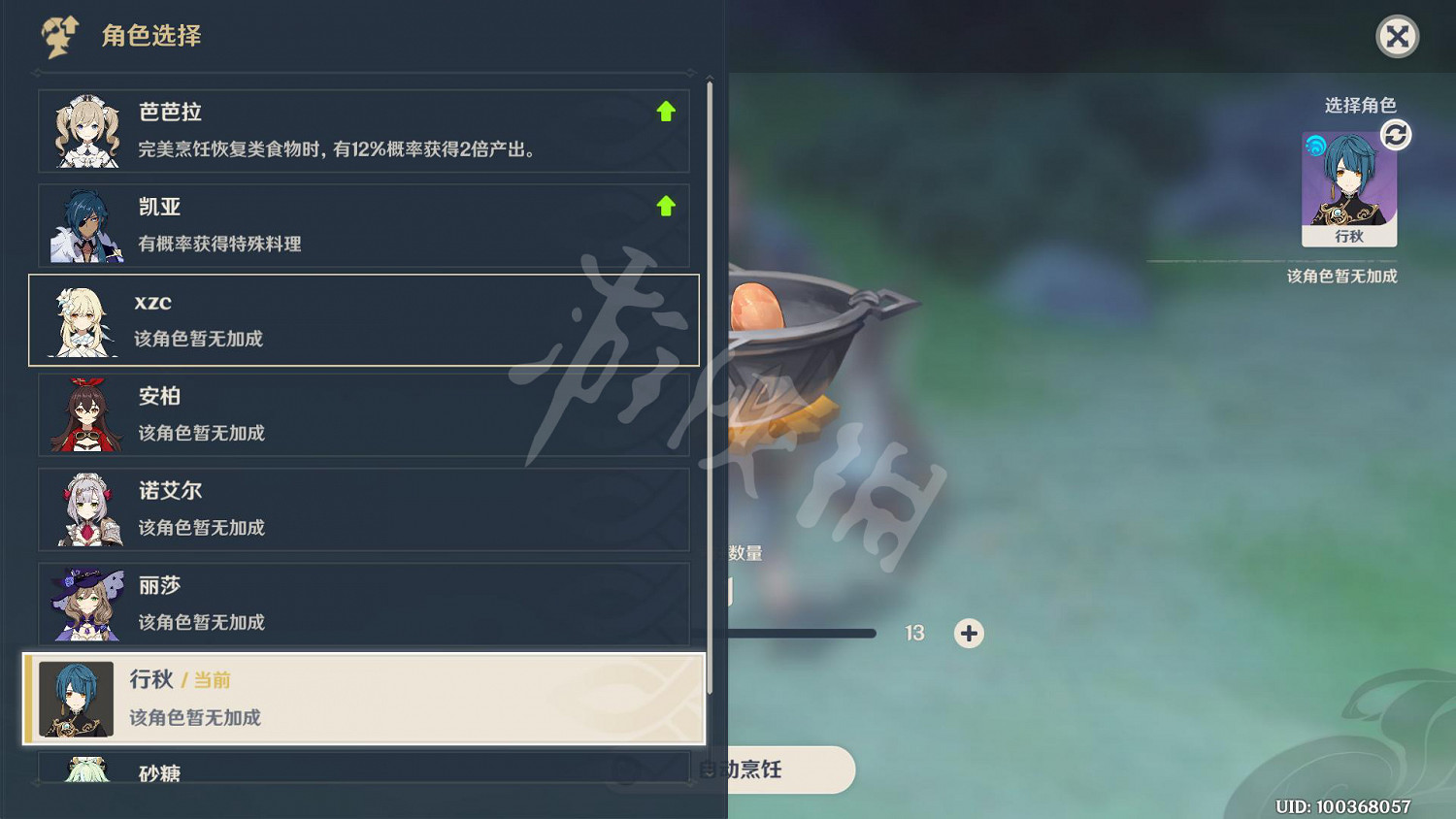This screenshot has width=1456, height=819.
Task: Click the green upgrade arrow beside Barbara
Action: pyautogui.click(x=667, y=112)
